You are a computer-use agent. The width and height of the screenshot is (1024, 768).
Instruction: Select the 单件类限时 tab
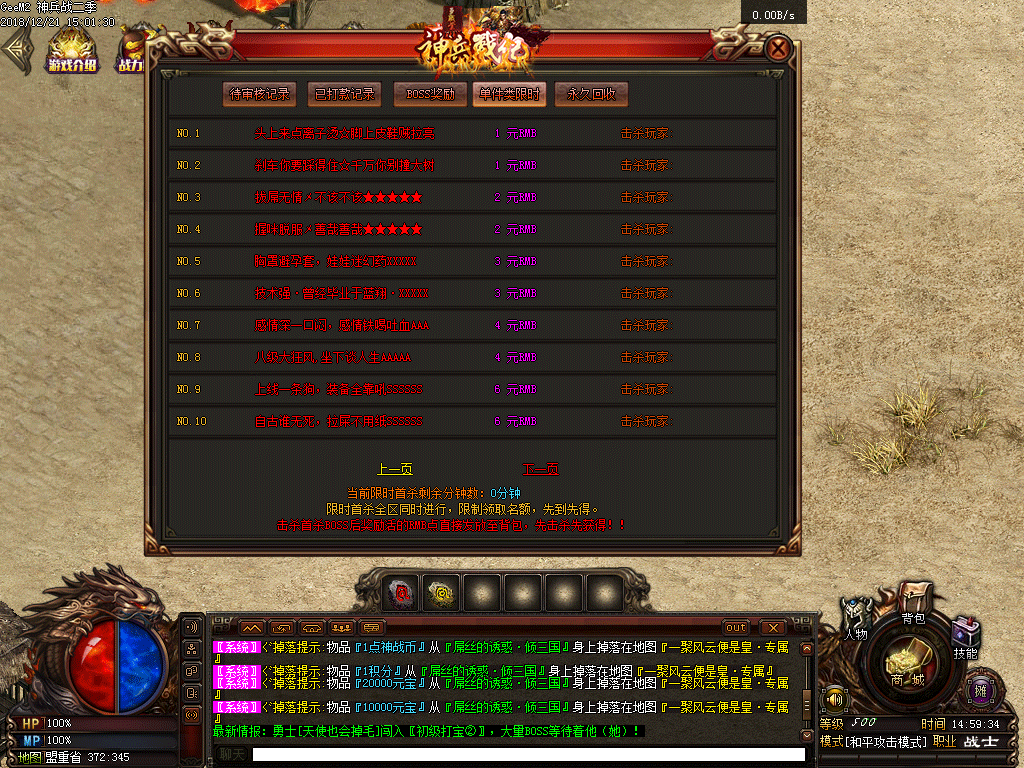(x=509, y=95)
